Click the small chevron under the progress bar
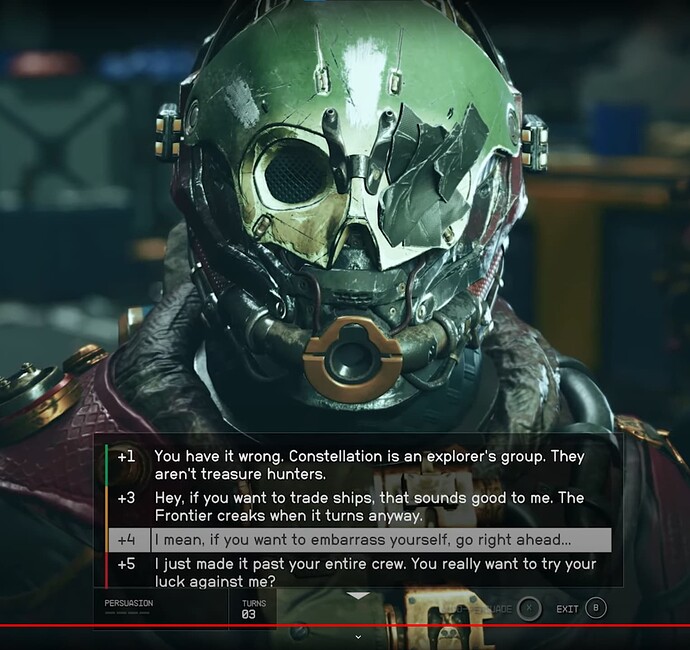The height and width of the screenshot is (650, 690). click(x=358, y=636)
